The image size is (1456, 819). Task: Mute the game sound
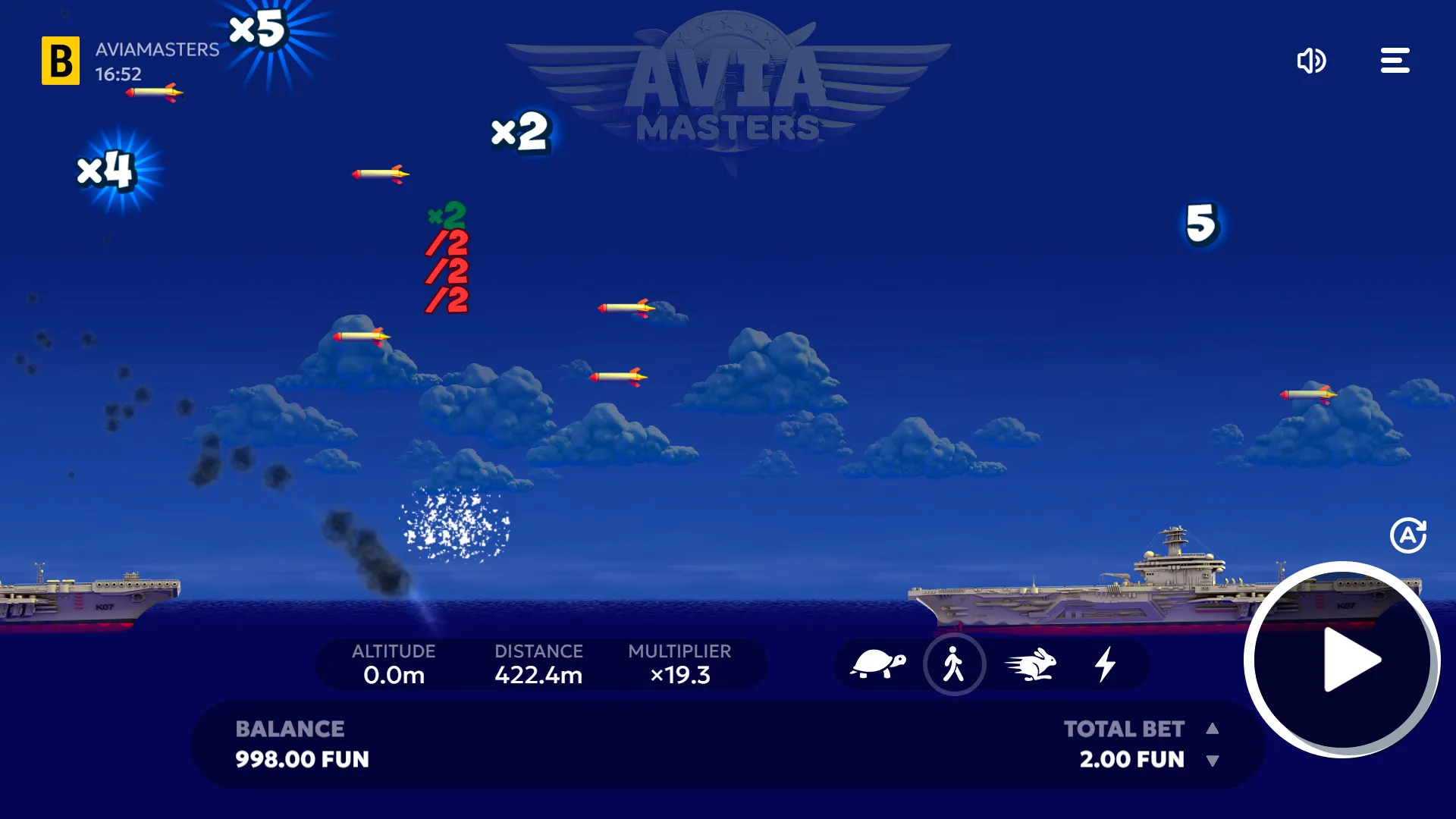pyautogui.click(x=1312, y=61)
